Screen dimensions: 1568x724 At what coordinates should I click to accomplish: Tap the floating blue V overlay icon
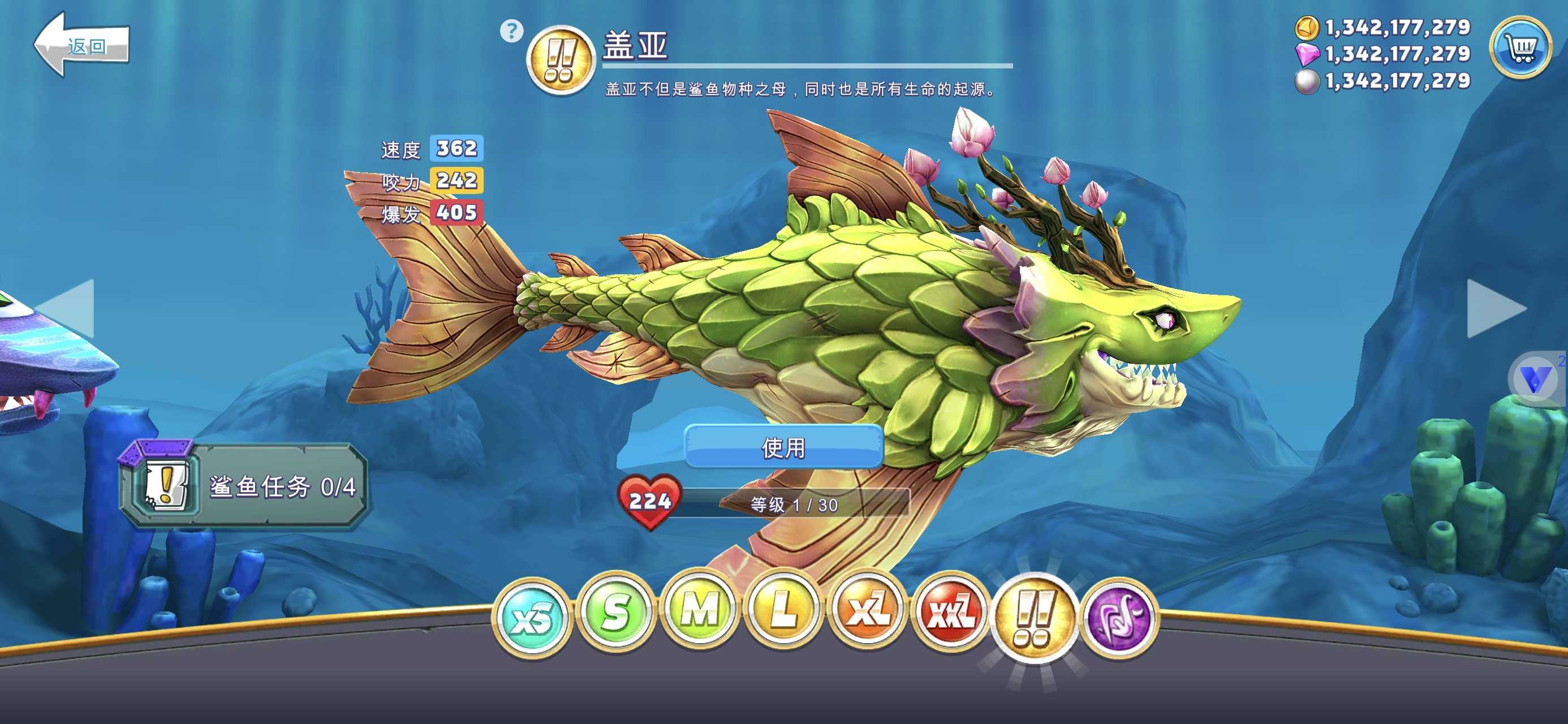click(x=1535, y=380)
